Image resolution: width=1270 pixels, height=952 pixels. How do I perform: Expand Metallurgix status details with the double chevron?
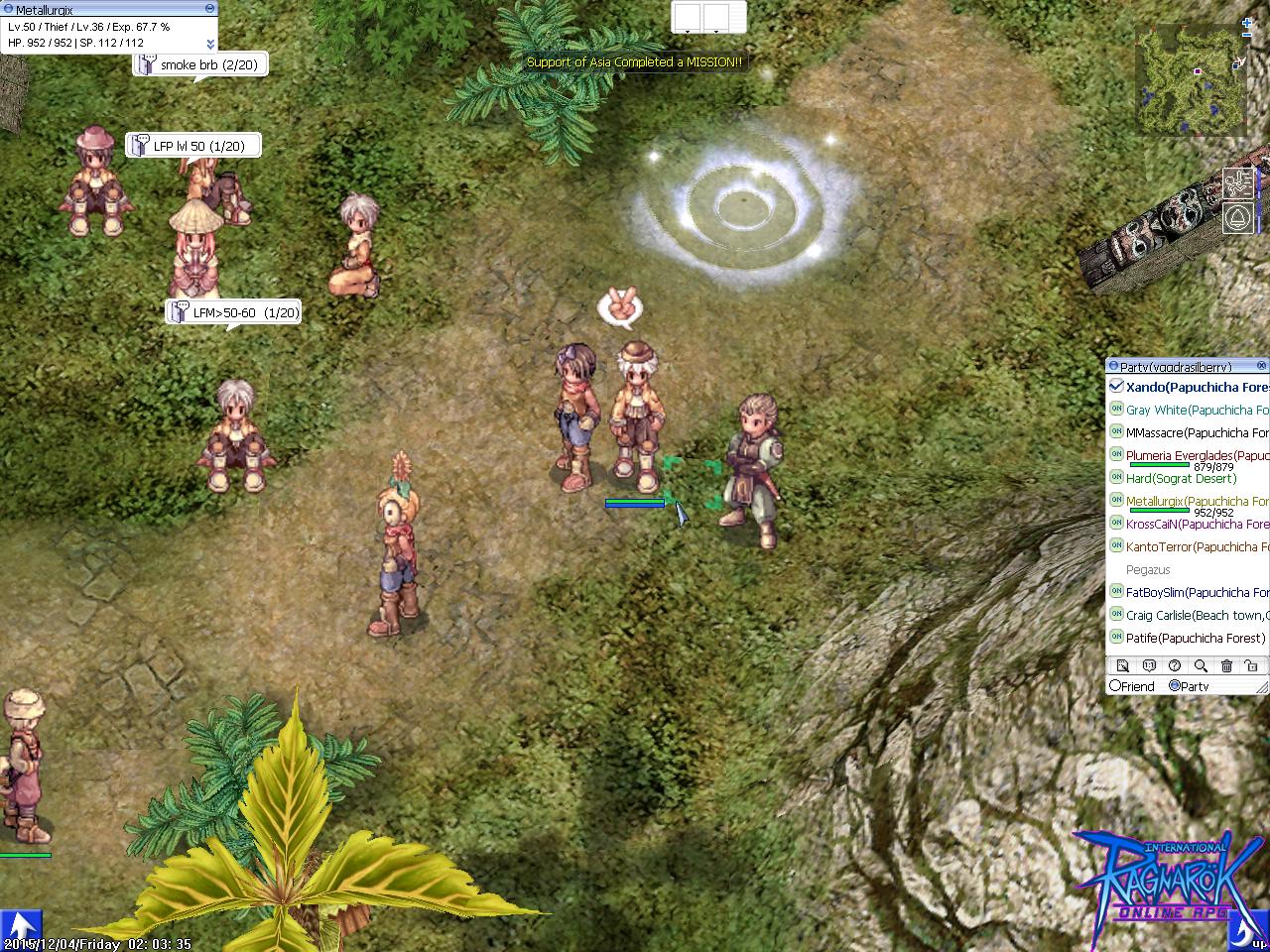[210, 44]
